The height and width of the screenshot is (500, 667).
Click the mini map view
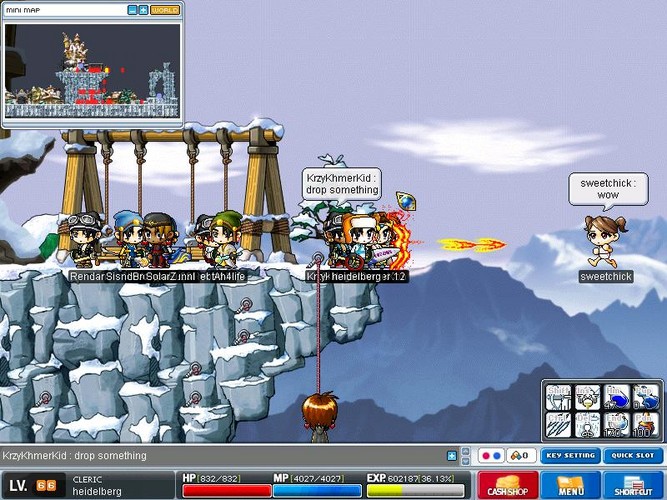92,66
